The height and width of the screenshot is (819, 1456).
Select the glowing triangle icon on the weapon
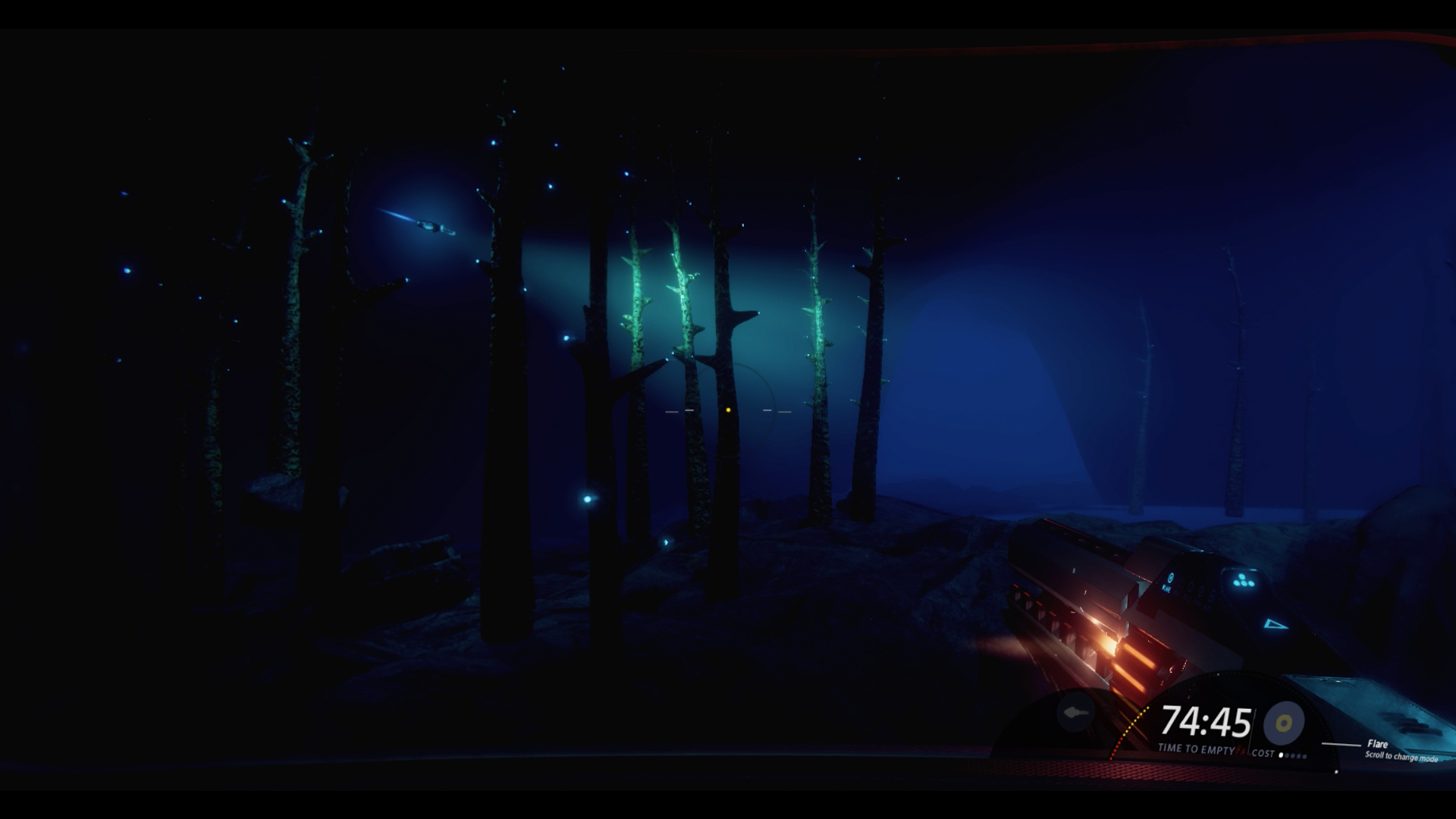1276,626
